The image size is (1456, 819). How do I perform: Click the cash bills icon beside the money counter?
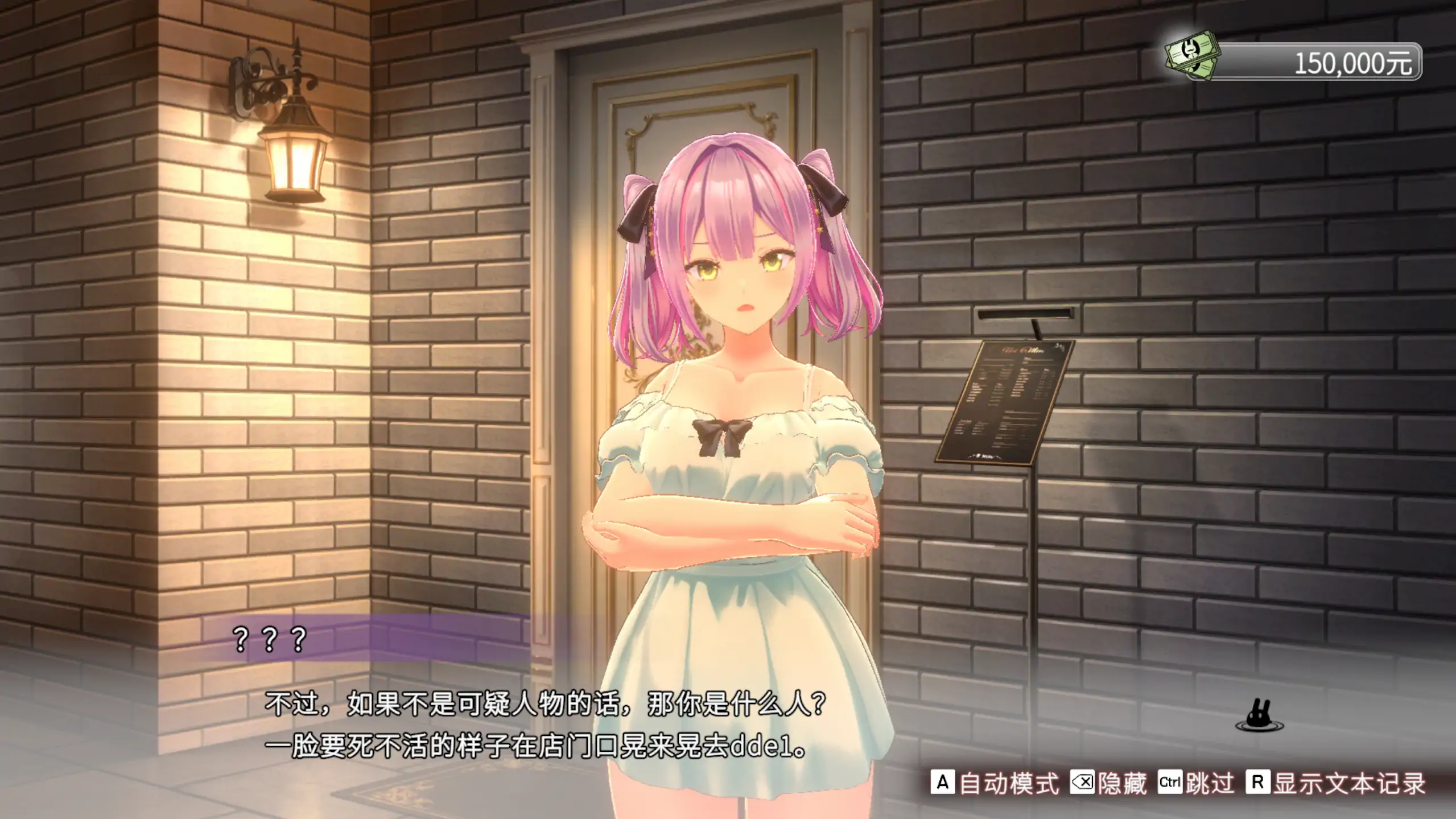[1193, 57]
